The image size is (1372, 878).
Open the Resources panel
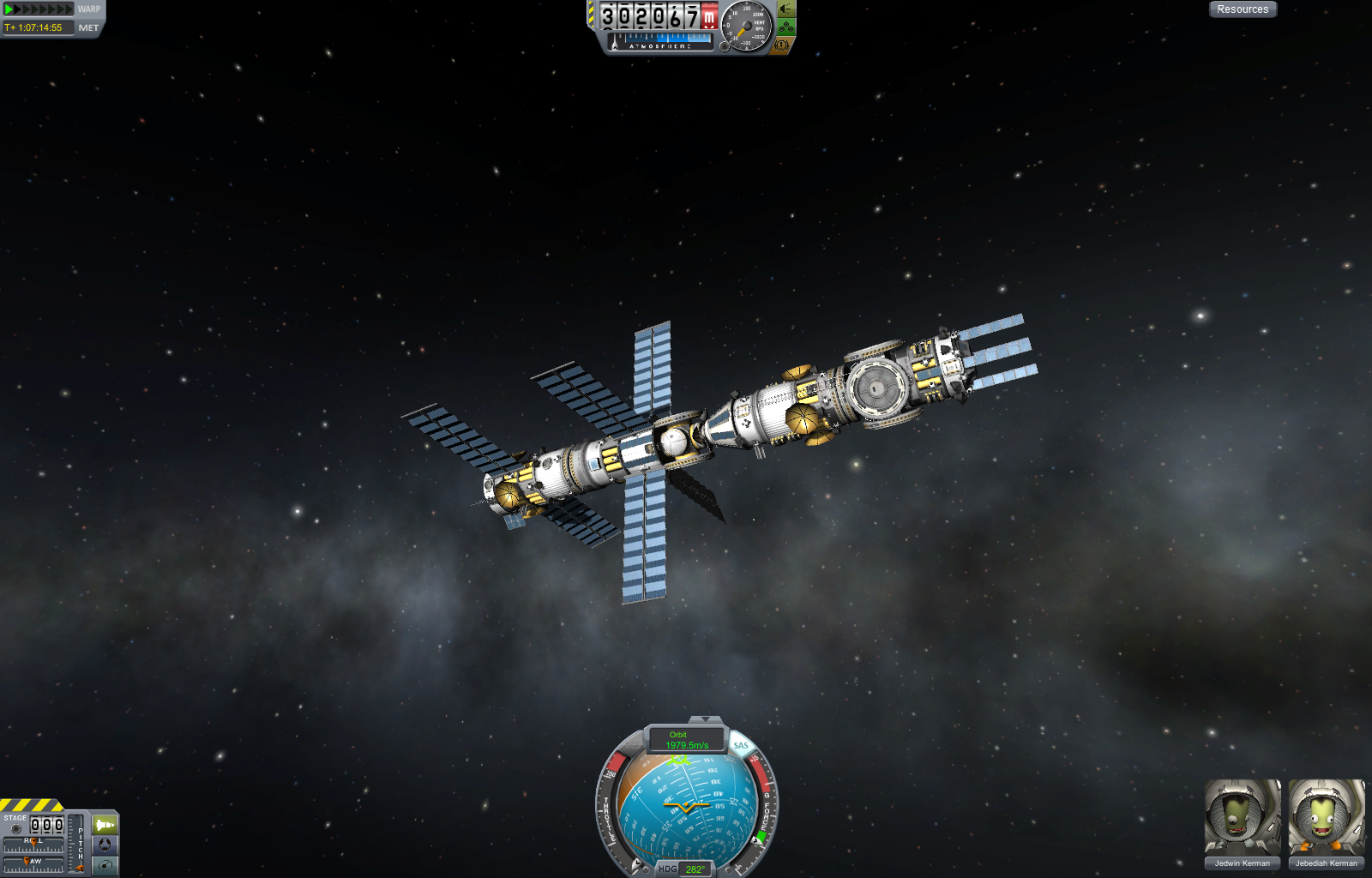coord(1243,9)
